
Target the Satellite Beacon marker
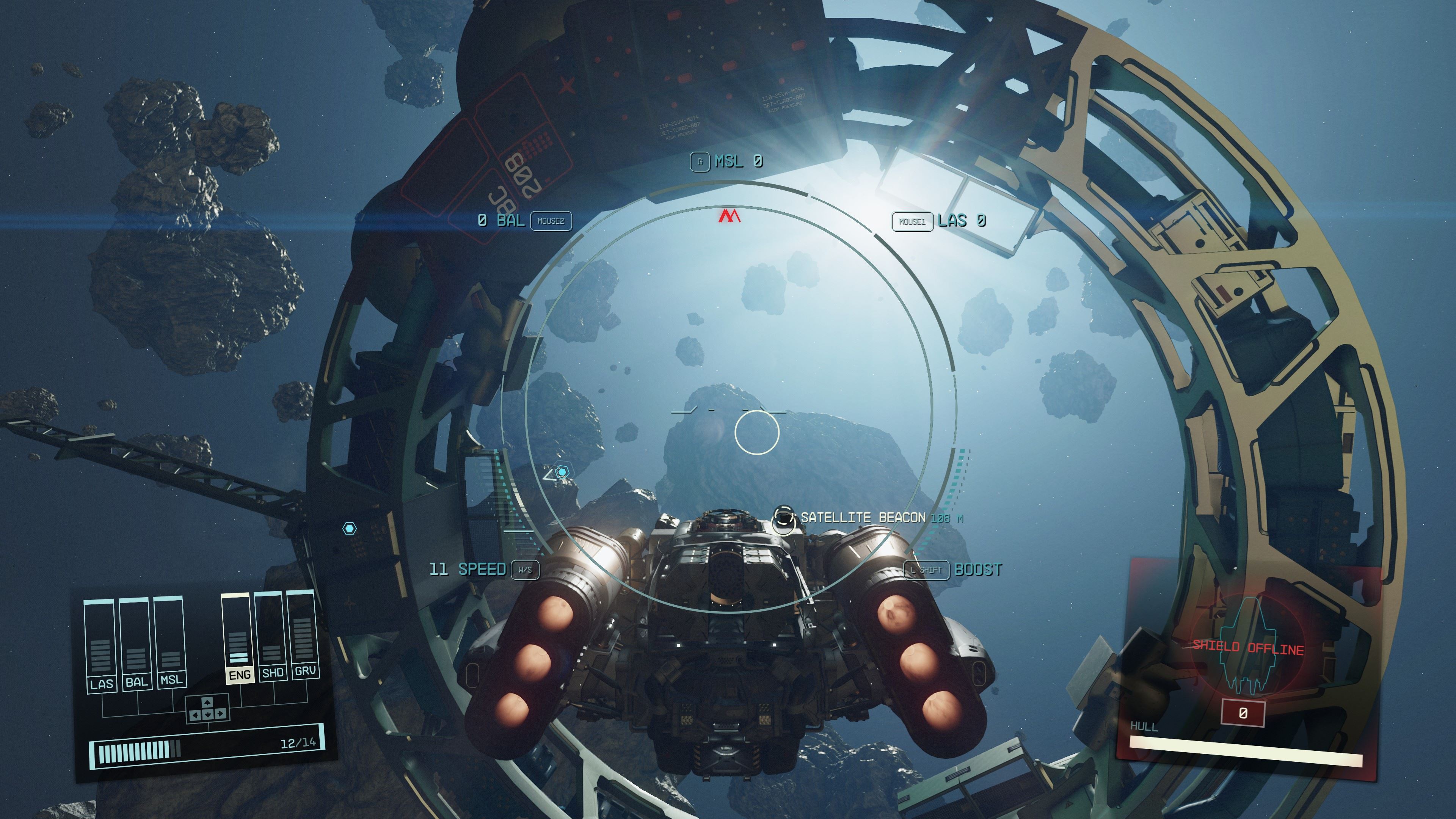coord(784,518)
